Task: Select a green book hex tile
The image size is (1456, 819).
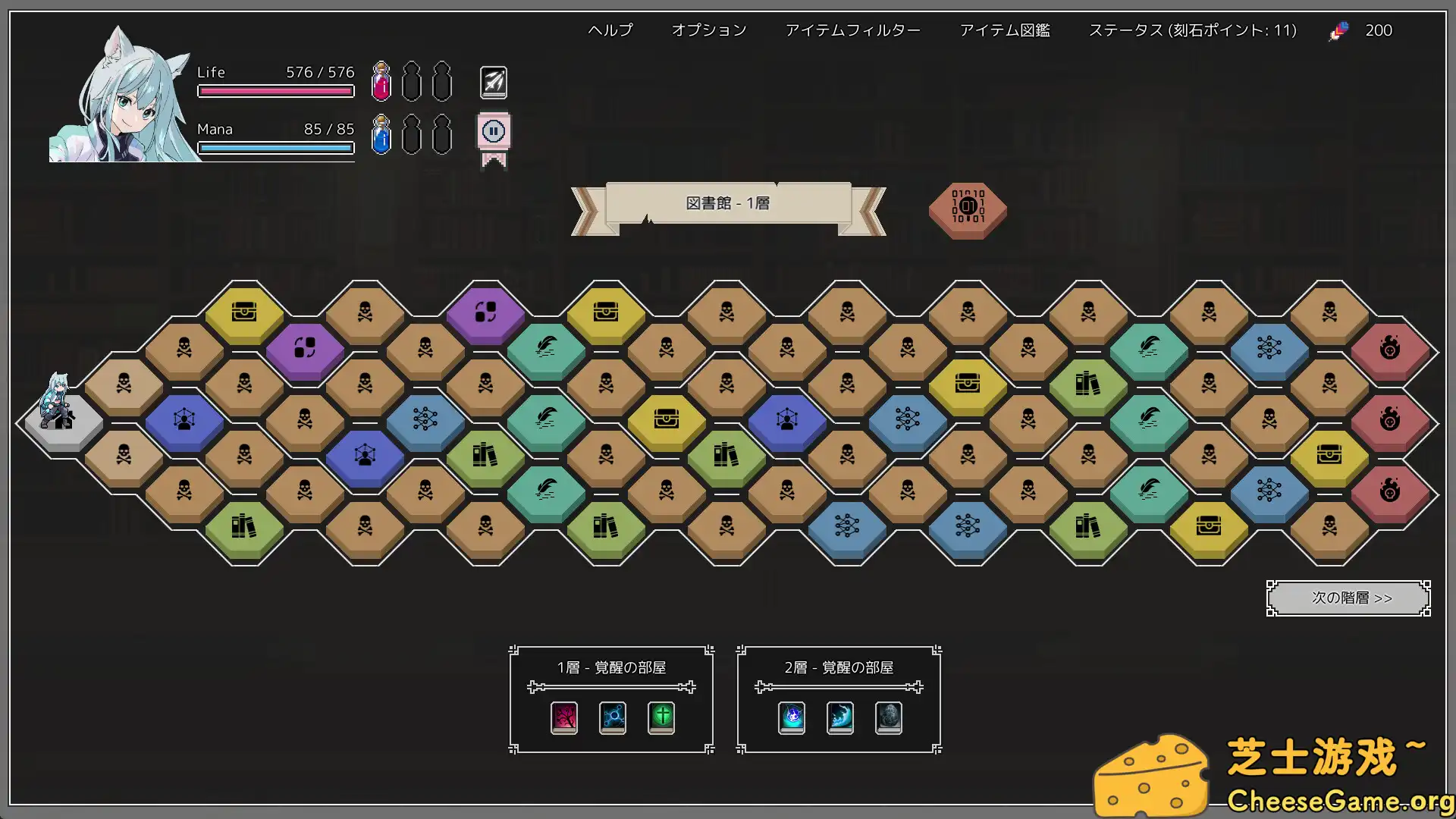Action: coord(486,456)
